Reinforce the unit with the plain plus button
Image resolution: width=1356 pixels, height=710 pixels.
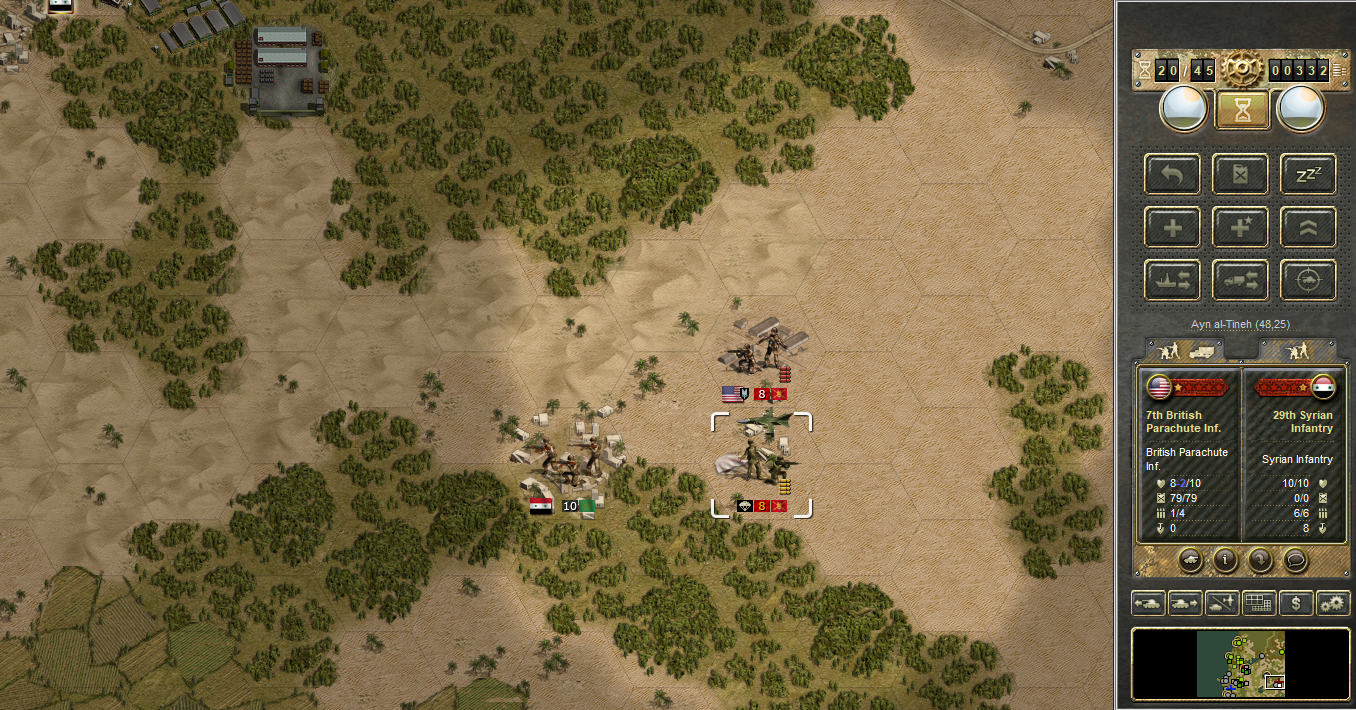click(x=1173, y=227)
